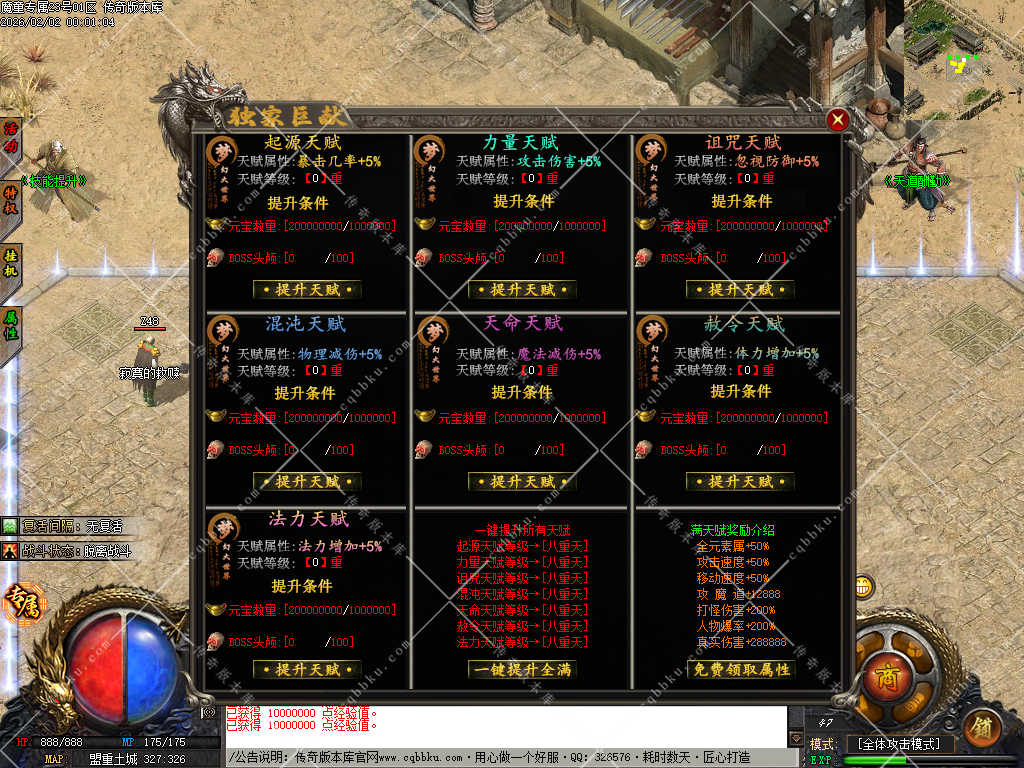The image size is (1024, 768).
Task: Upgrade the 起源天赋 talent
Action: click(306, 290)
